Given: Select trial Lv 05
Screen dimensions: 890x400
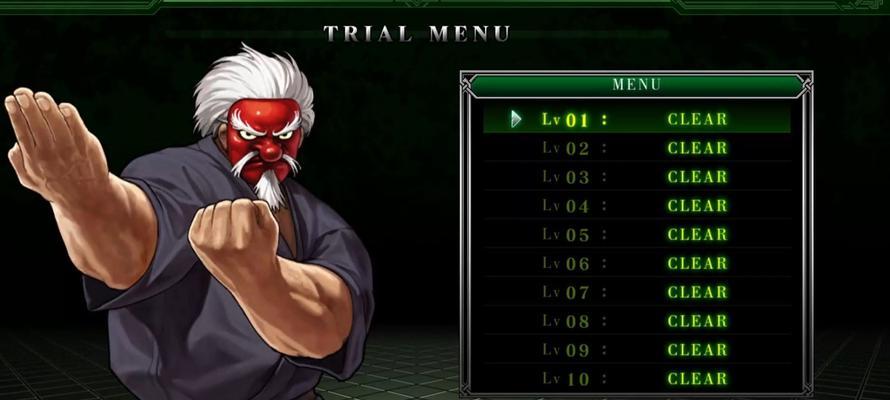Looking at the screenshot, I should coord(636,235).
